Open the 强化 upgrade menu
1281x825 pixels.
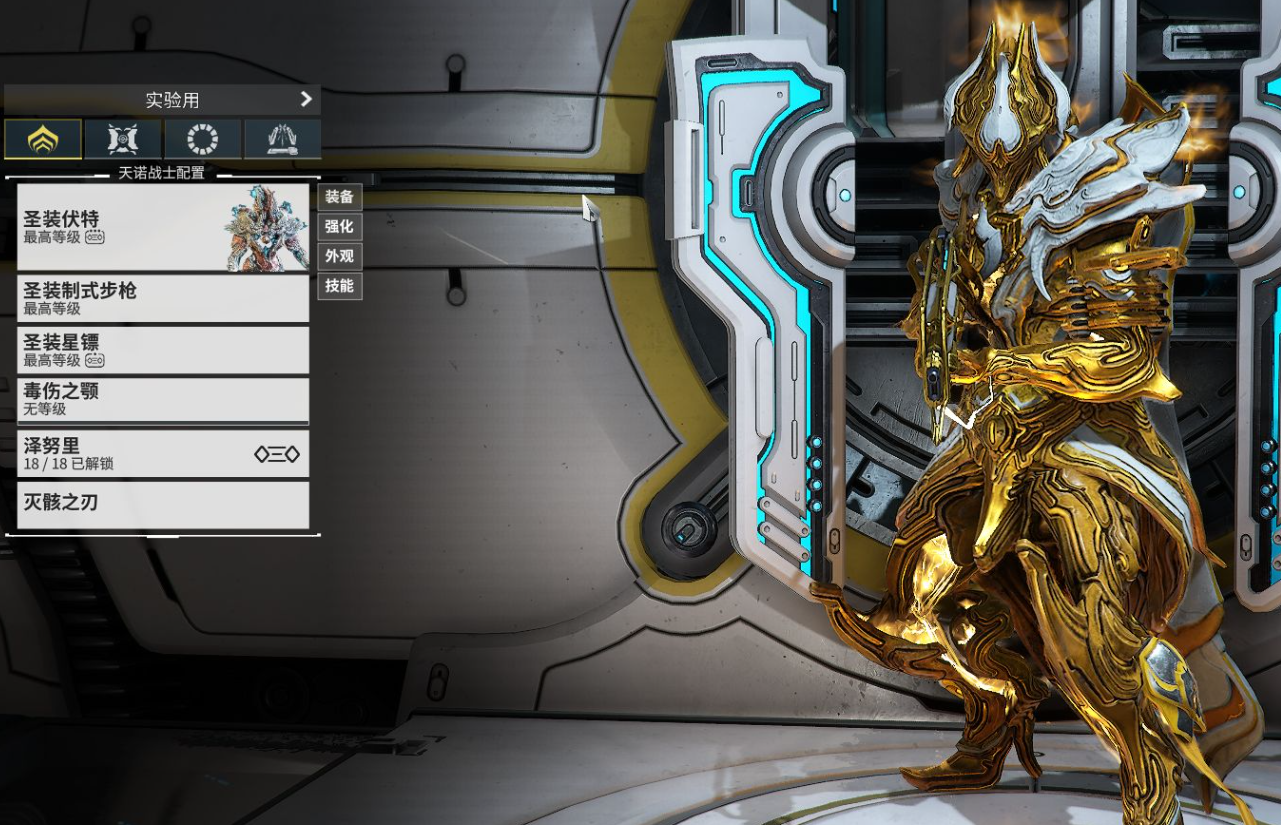pyautogui.click(x=340, y=227)
